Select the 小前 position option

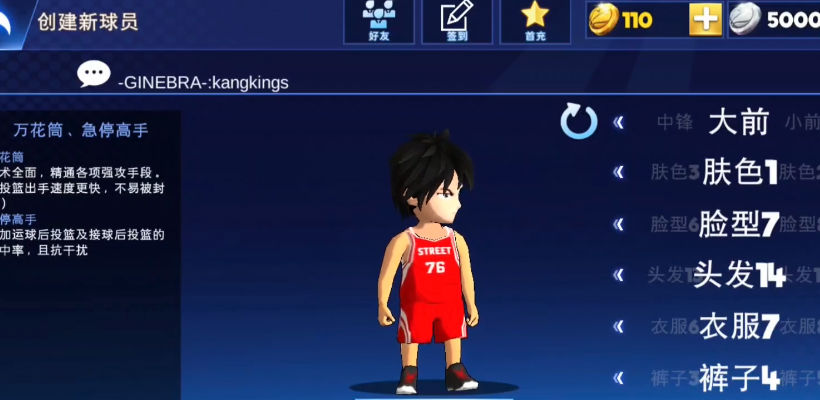(x=801, y=123)
